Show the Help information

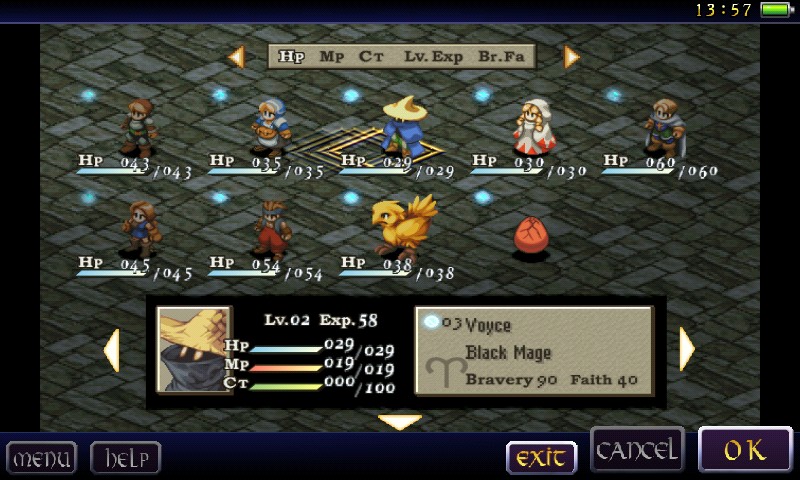(x=126, y=459)
